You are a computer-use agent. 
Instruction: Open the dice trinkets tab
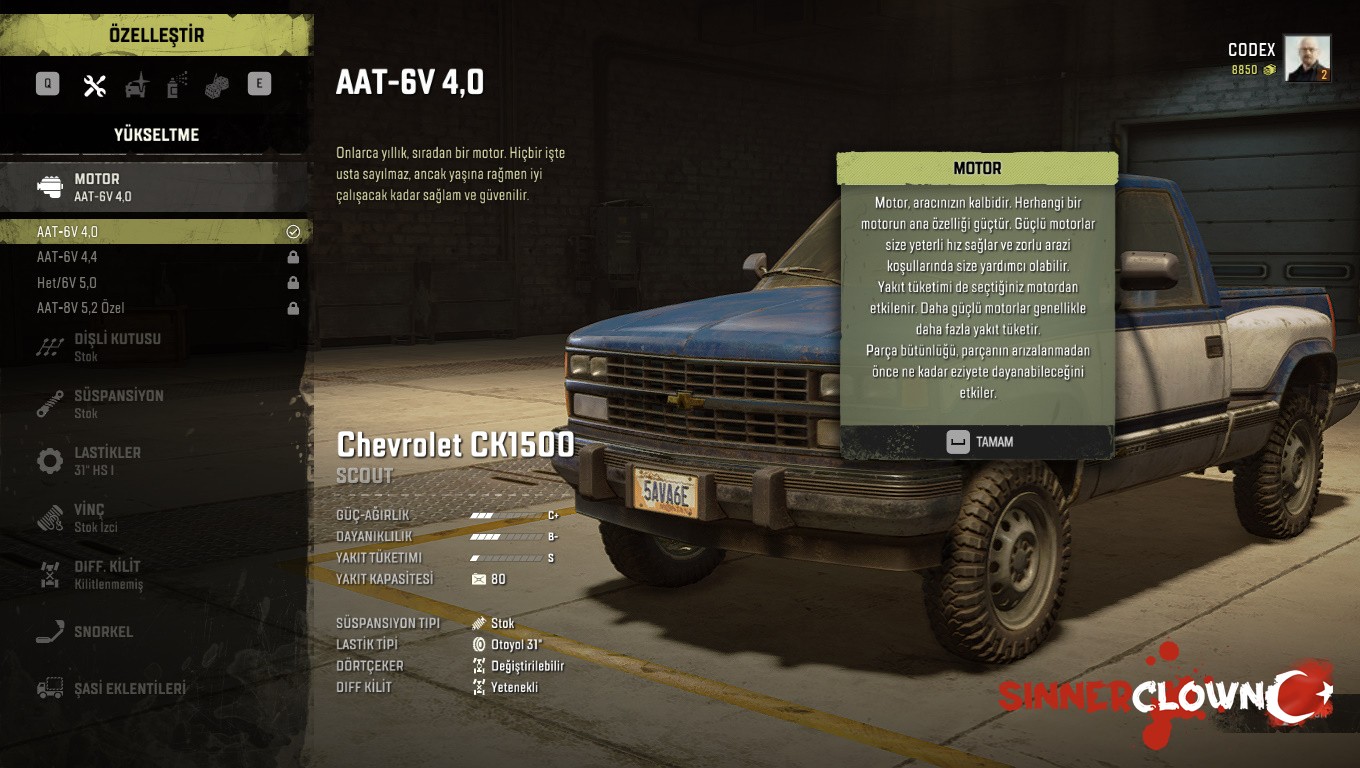(x=217, y=86)
